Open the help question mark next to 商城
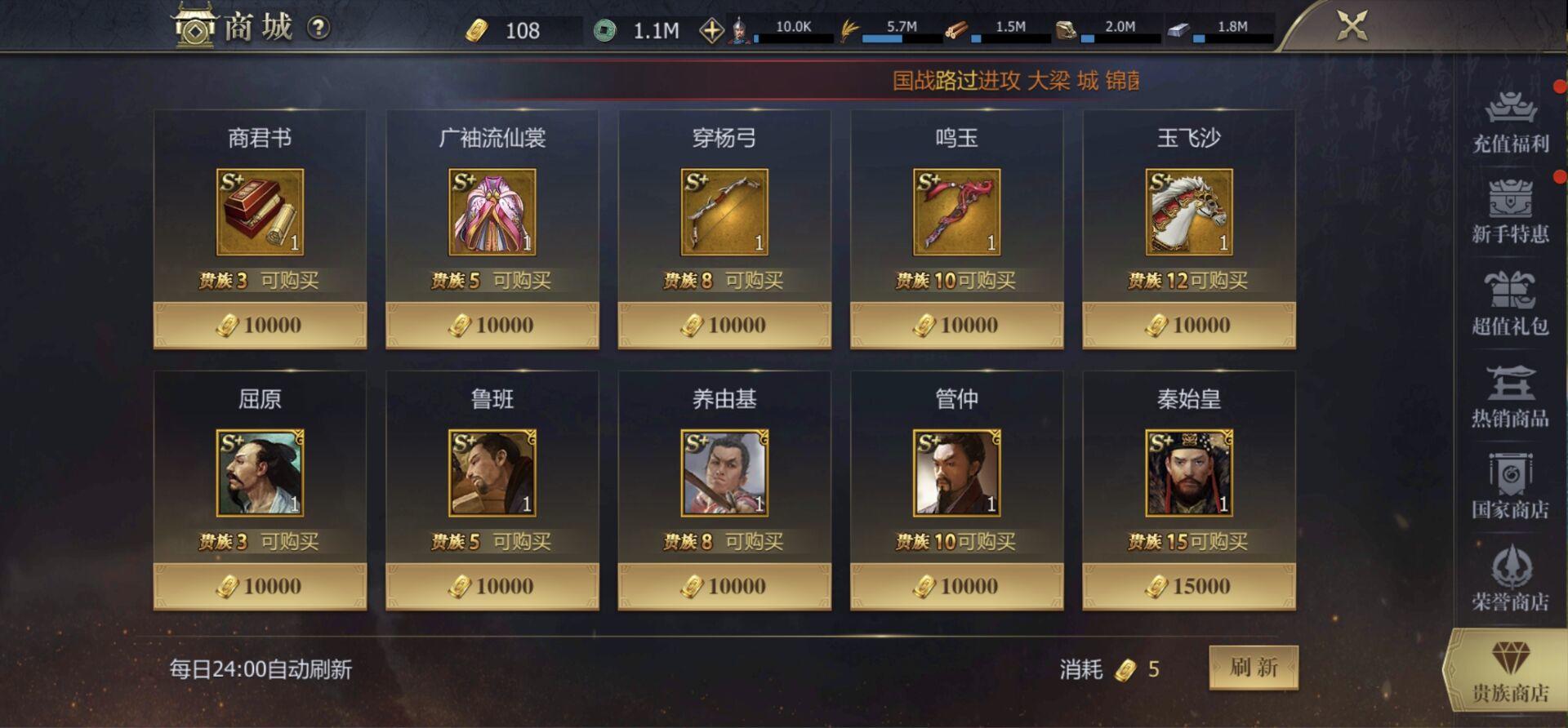1568x728 pixels. (x=318, y=26)
